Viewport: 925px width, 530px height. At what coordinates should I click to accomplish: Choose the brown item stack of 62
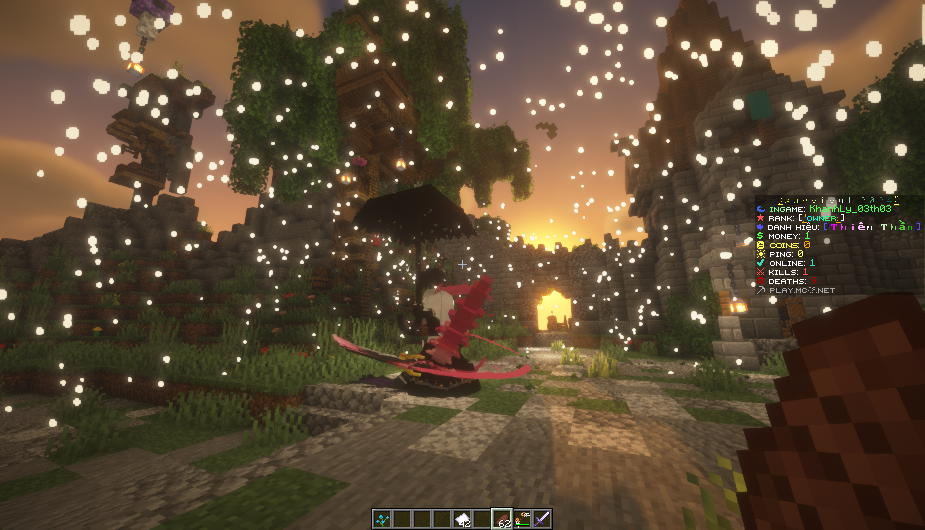coord(502,518)
